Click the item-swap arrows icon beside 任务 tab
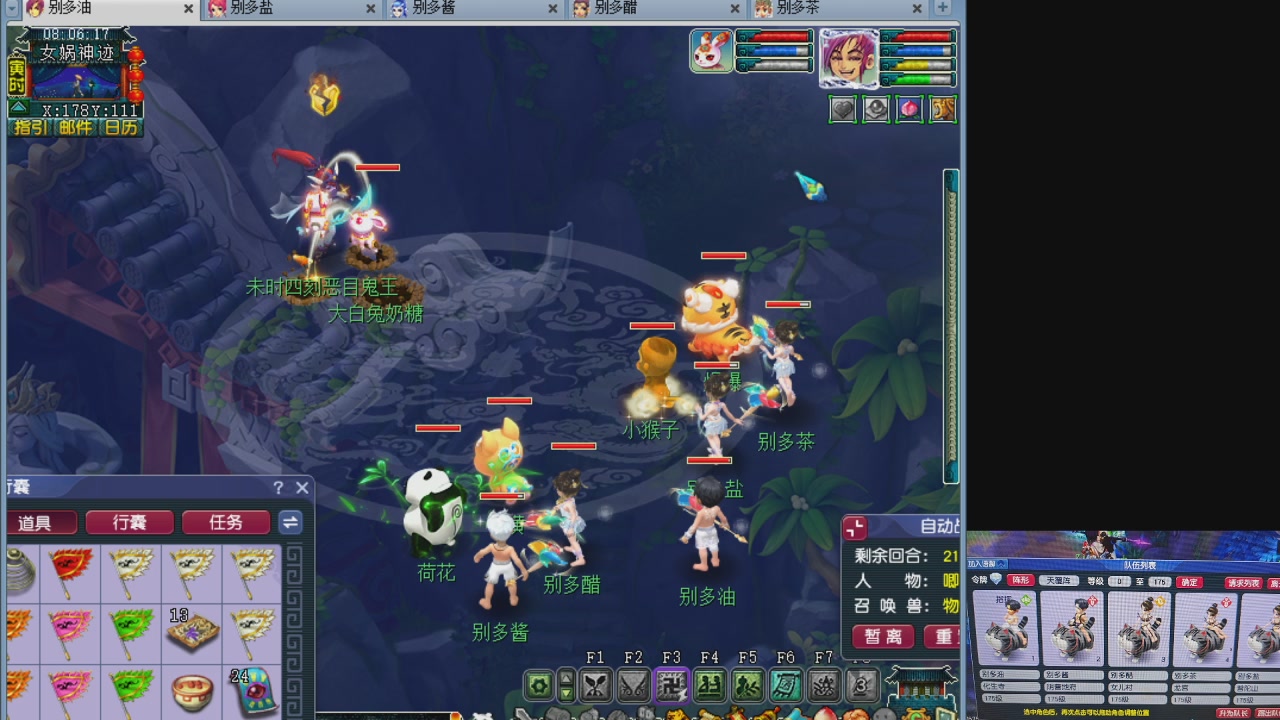Image resolution: width=1280 pixels, height=720 pixels. pos(290,521)
